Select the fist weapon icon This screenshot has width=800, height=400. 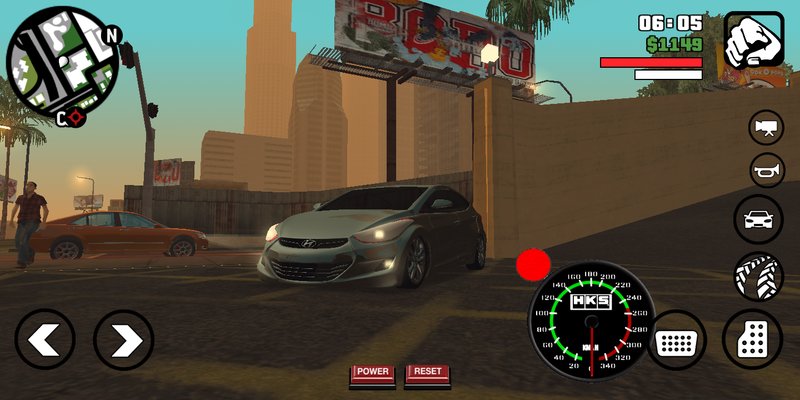point(753,39)
